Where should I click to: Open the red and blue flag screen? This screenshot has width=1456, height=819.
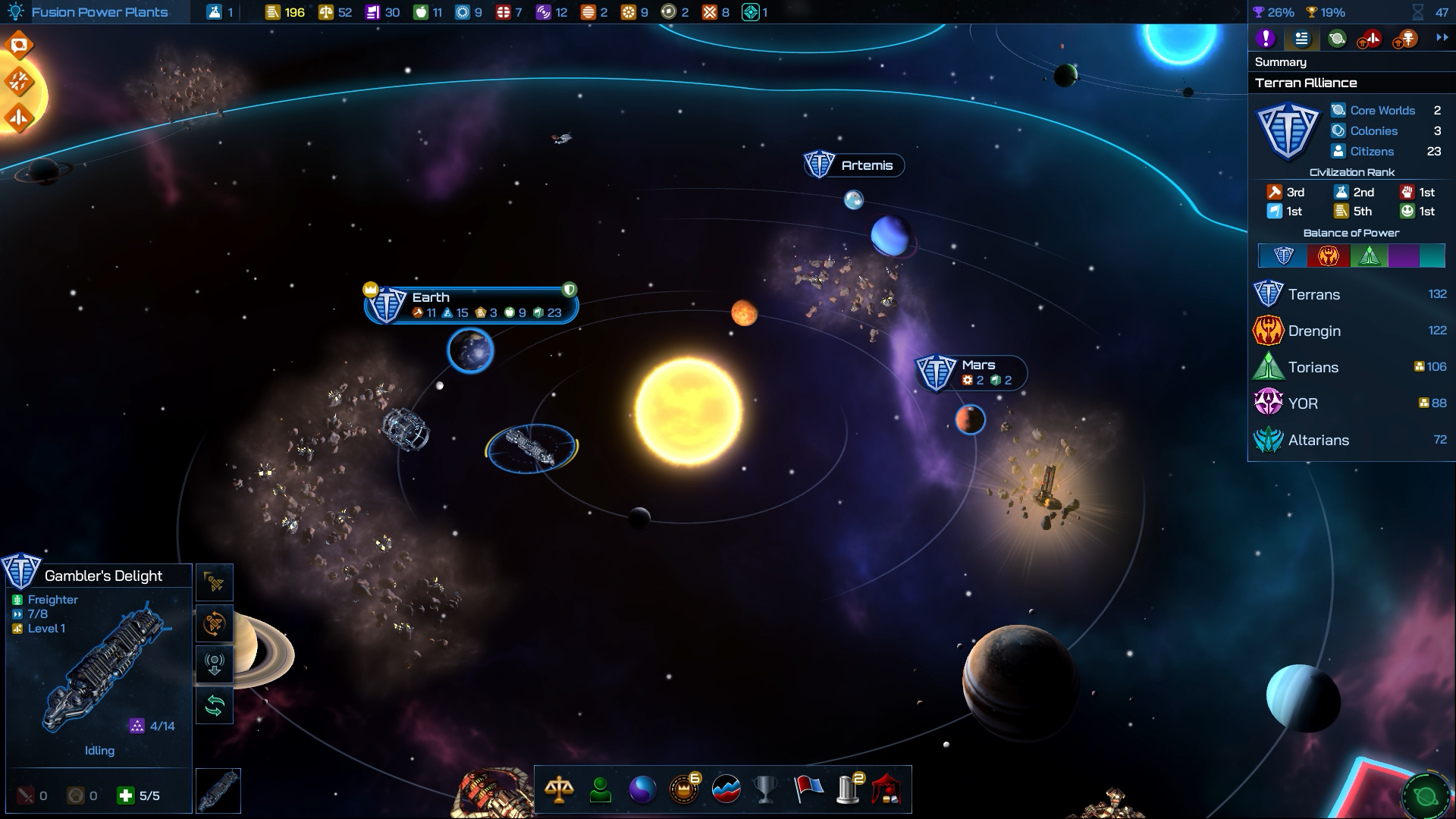click(x=808, y=789)
